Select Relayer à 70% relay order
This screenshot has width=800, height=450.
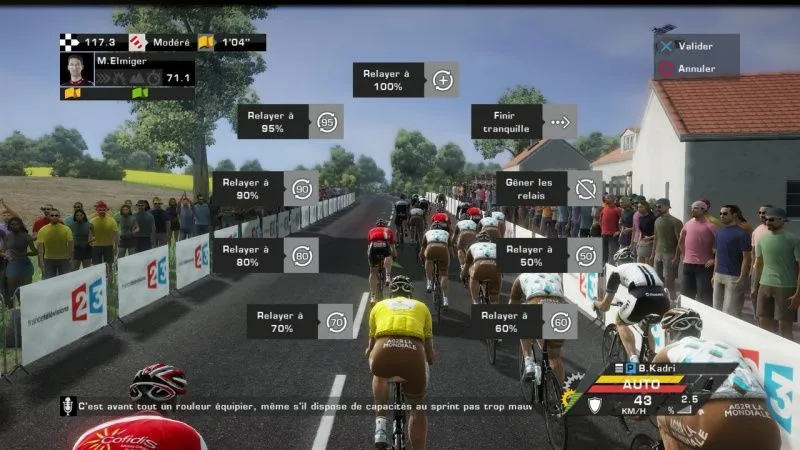tap(299, 321)
